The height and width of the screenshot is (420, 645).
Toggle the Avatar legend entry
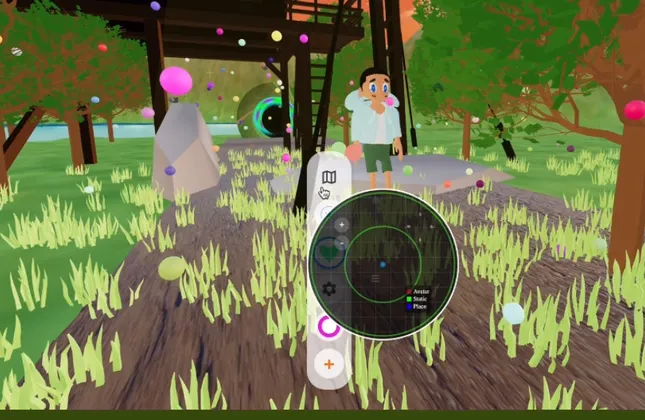420,289
